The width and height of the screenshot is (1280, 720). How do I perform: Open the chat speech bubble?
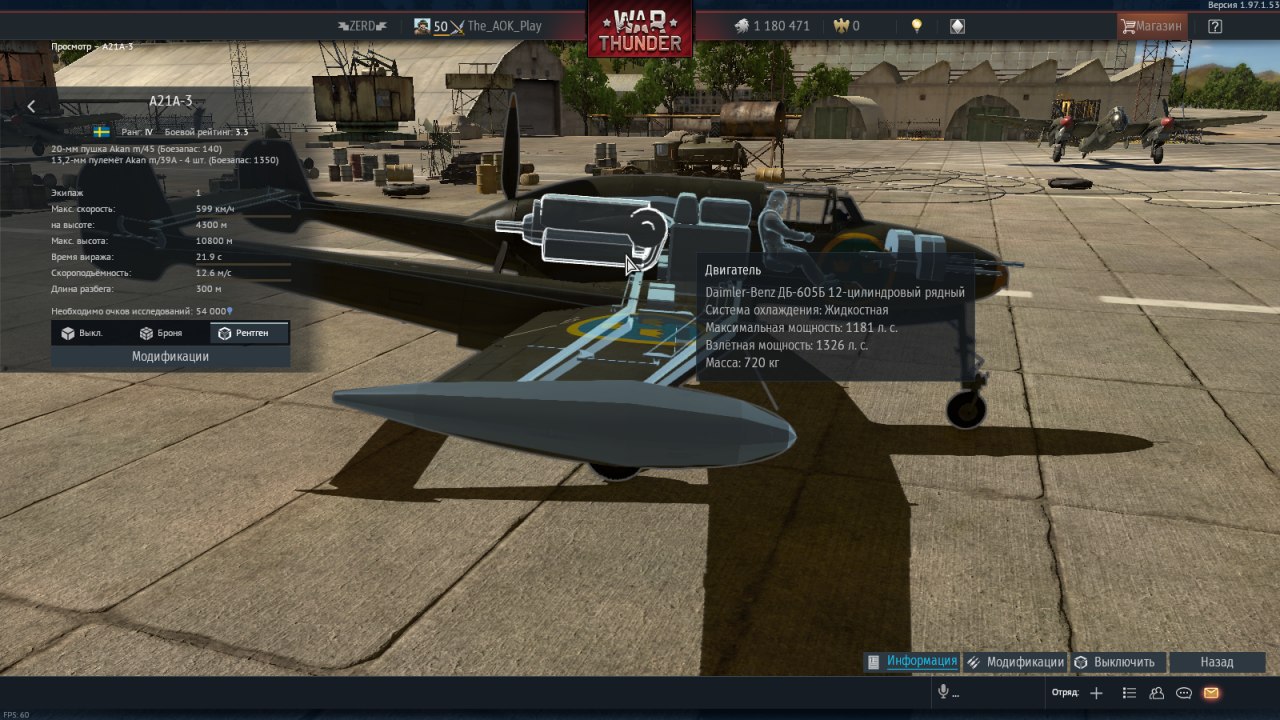point(1184,693)
